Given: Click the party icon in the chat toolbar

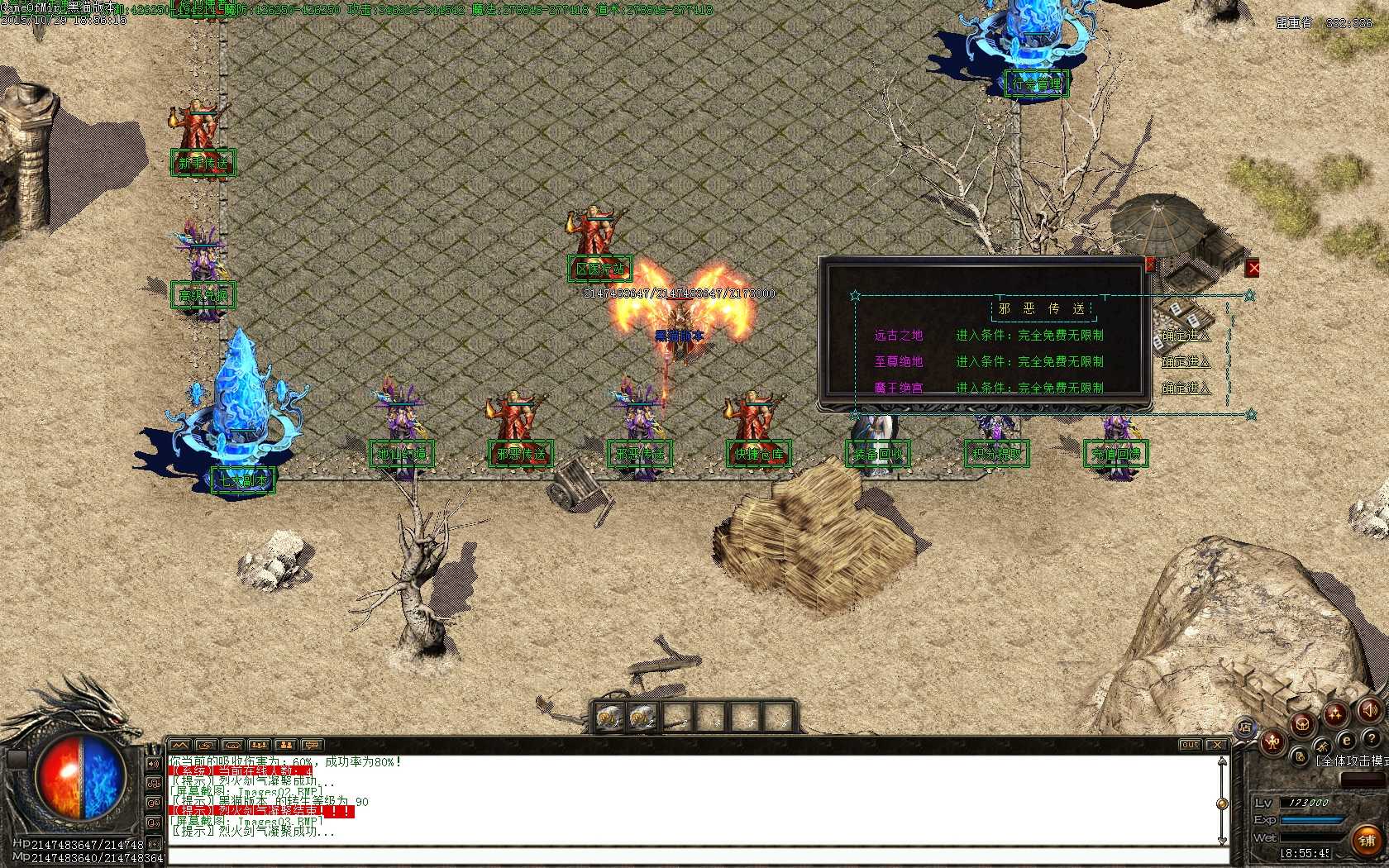Looking at the screenshot, I should [x=258, y=745].
